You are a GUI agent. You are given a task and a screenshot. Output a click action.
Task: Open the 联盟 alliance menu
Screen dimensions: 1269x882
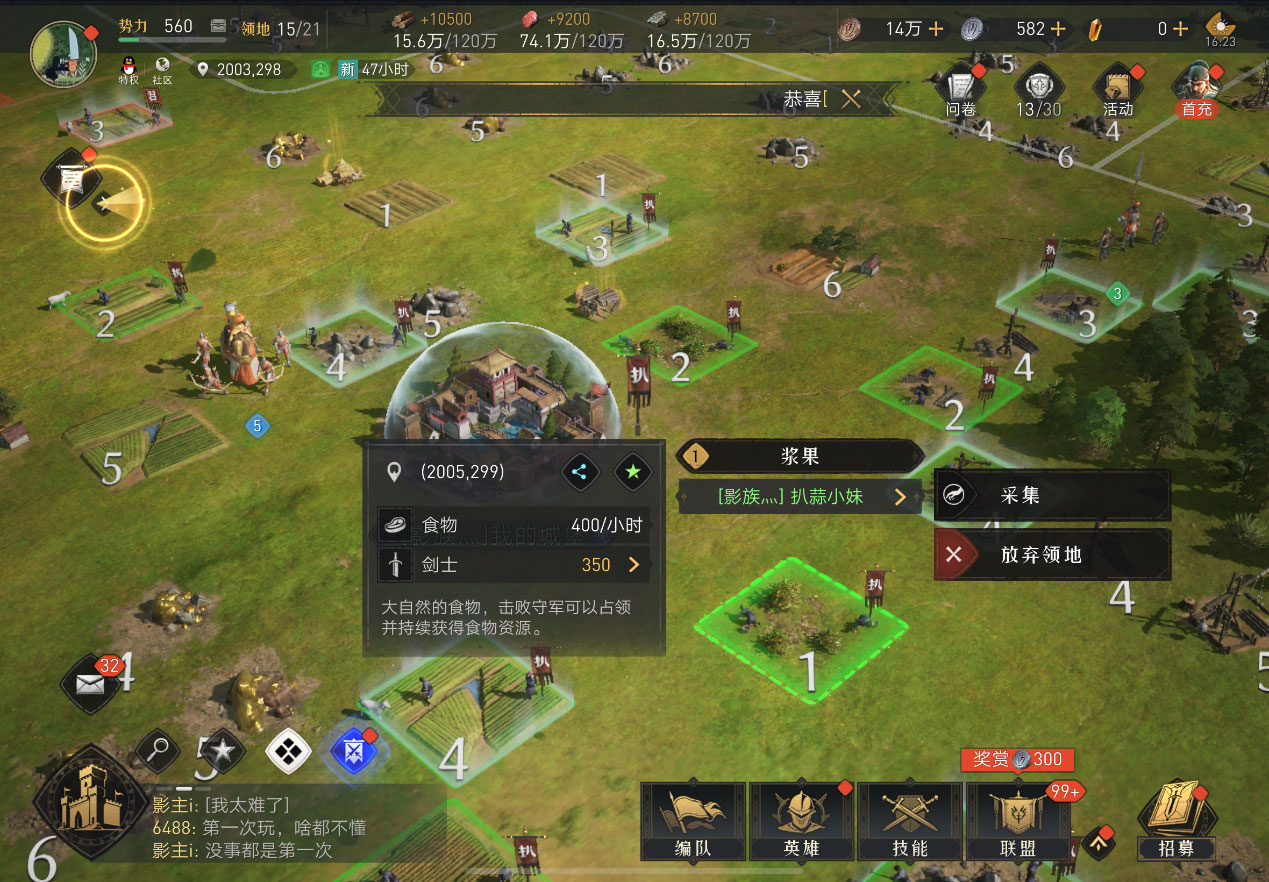(x=1018, y=822)
